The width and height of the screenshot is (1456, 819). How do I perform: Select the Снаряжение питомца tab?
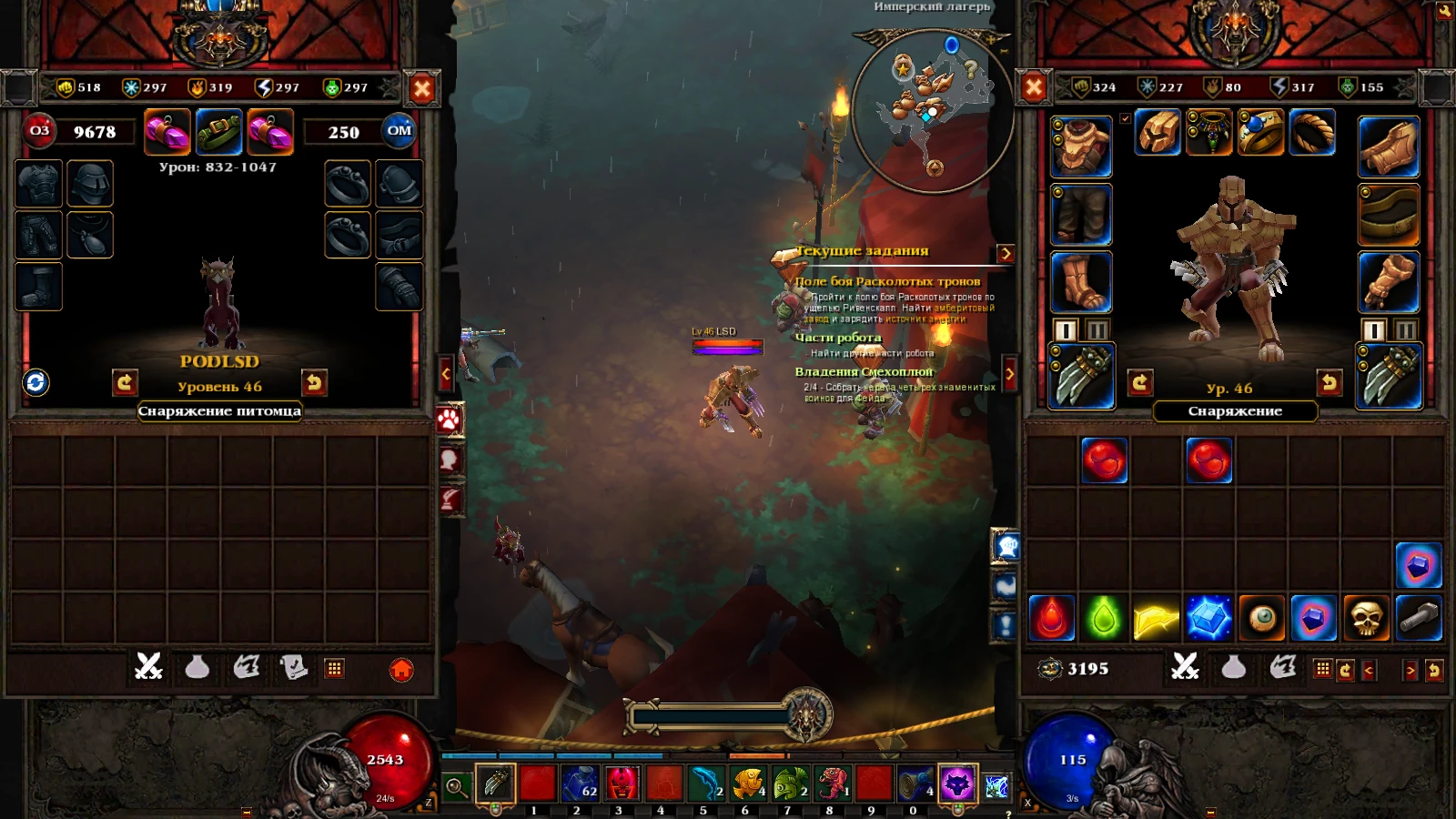[218, 411]
